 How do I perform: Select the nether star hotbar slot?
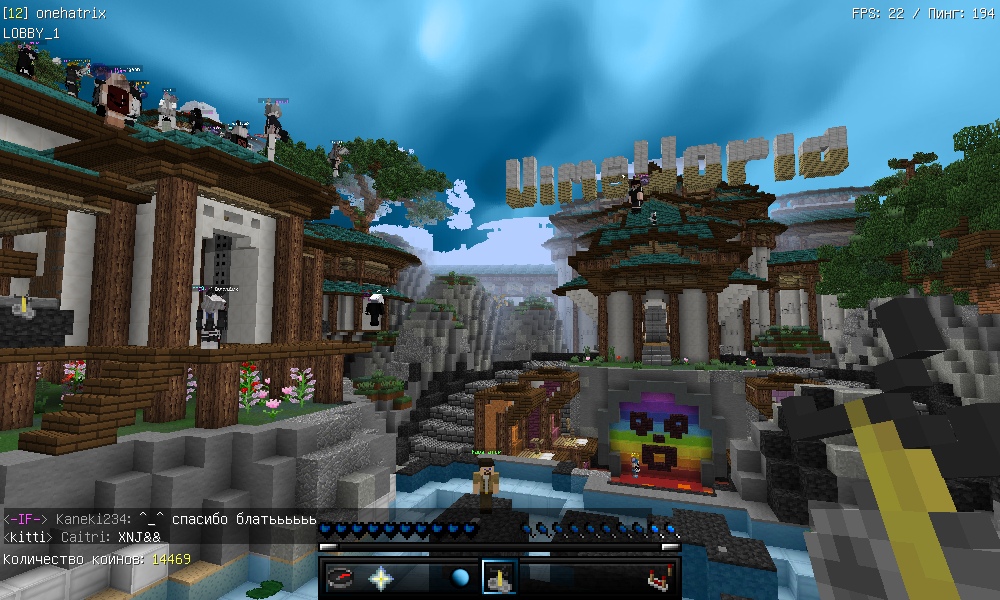coord(381,578)
